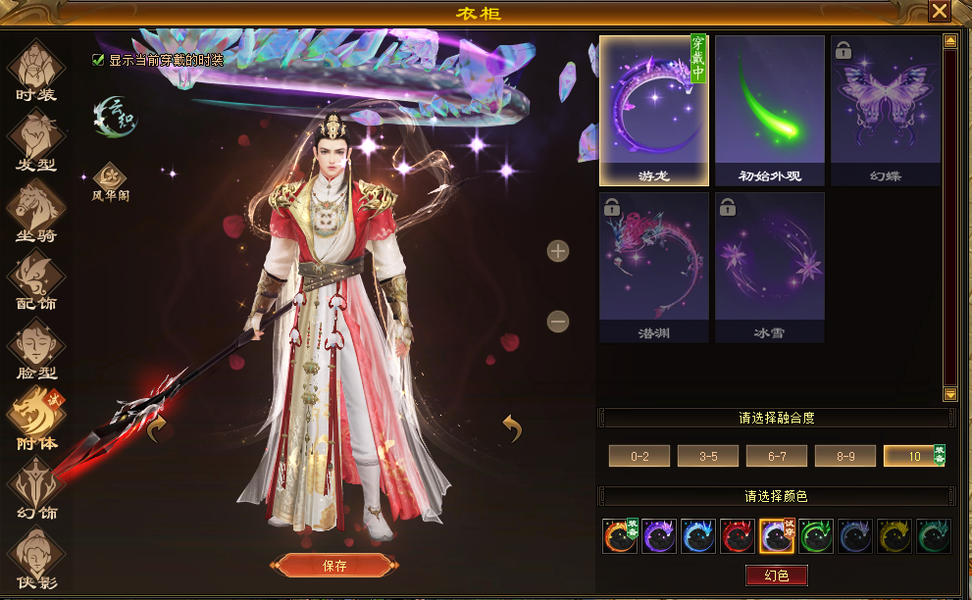Screen dimensions: 972x600
Task: Save the outfit with the 保存 button
Action: click(334, 565)
